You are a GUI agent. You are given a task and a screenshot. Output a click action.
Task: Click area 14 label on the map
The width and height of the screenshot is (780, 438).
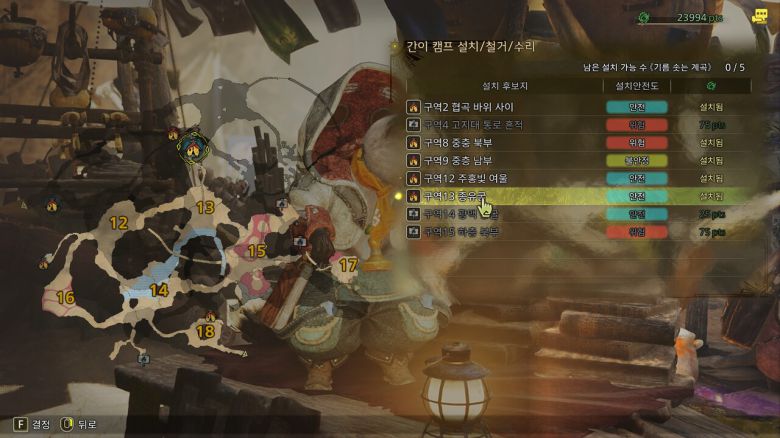pyautogui.click(x=158, y=291)
